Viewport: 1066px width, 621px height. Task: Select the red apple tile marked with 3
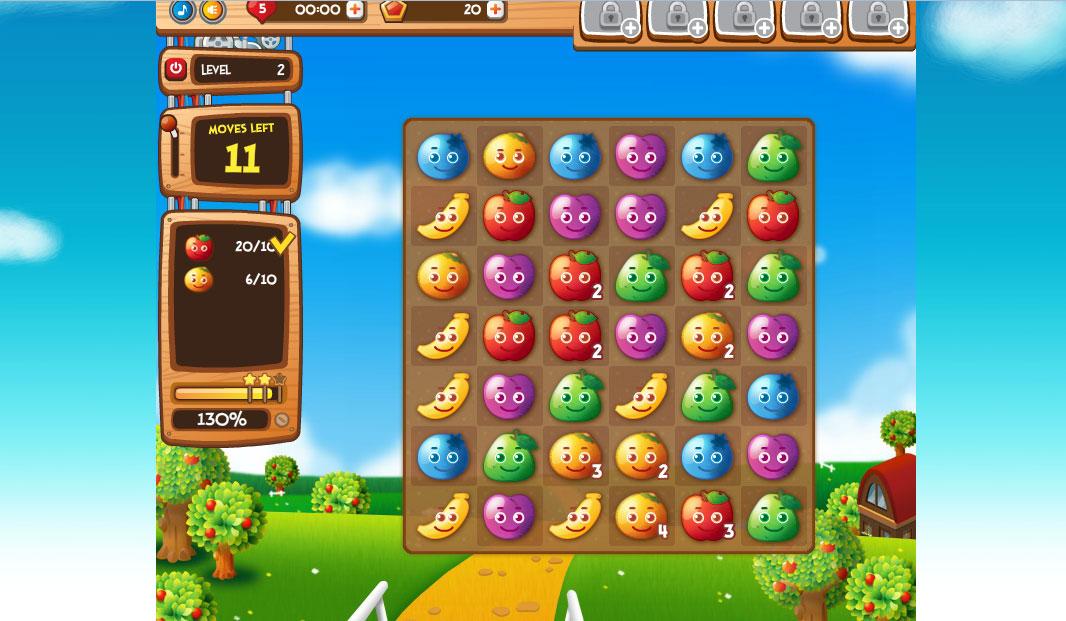pyautogui.click(x=707, y=516)
